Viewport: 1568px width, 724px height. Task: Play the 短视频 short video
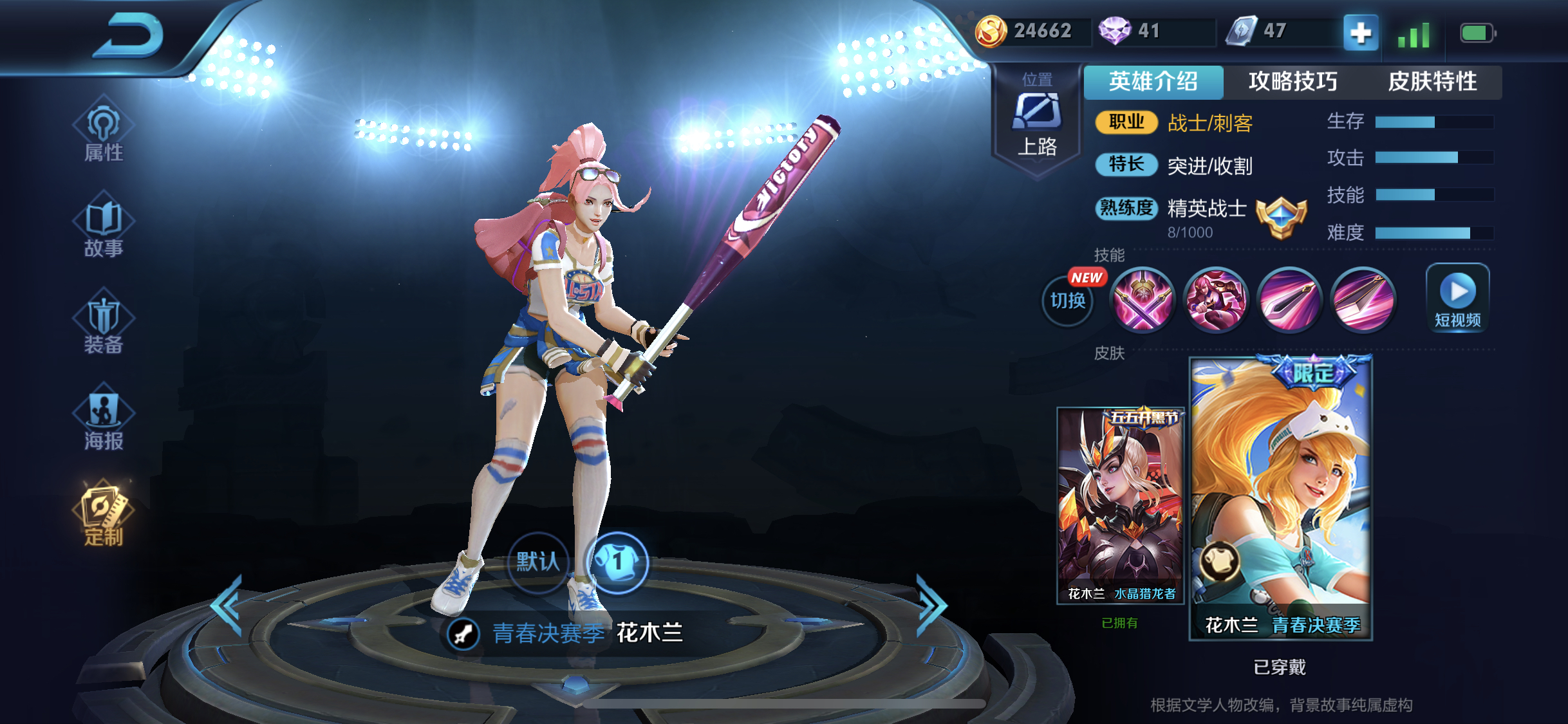1457,298
